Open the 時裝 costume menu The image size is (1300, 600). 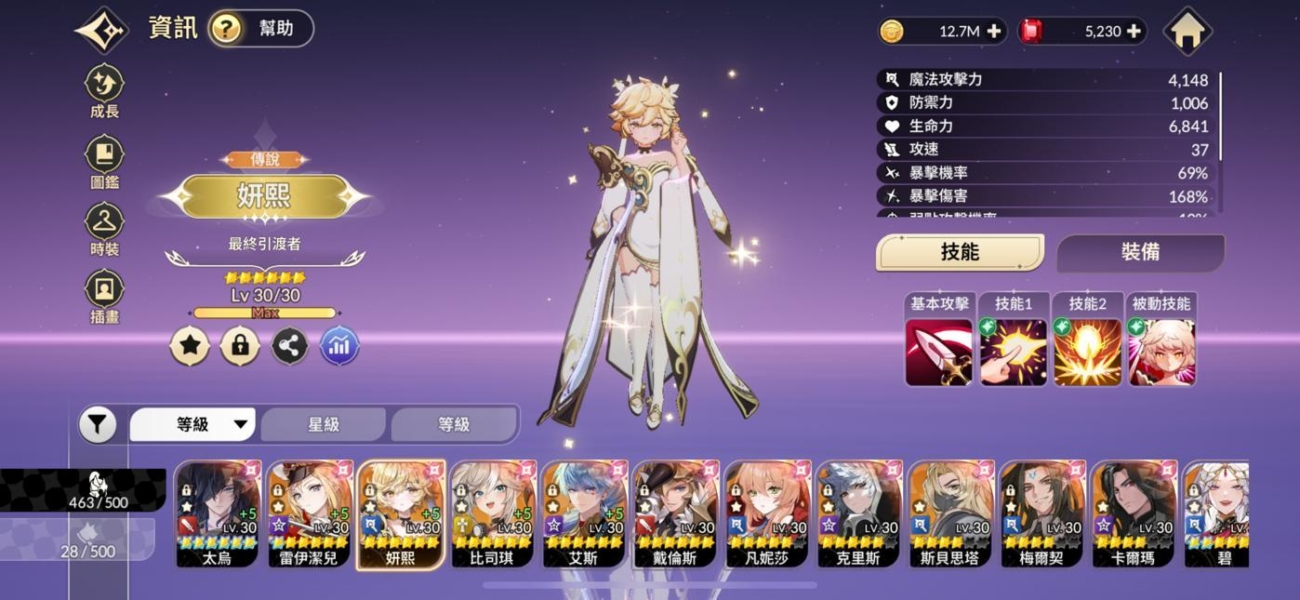pyautogui.click(x=104, y=230)
